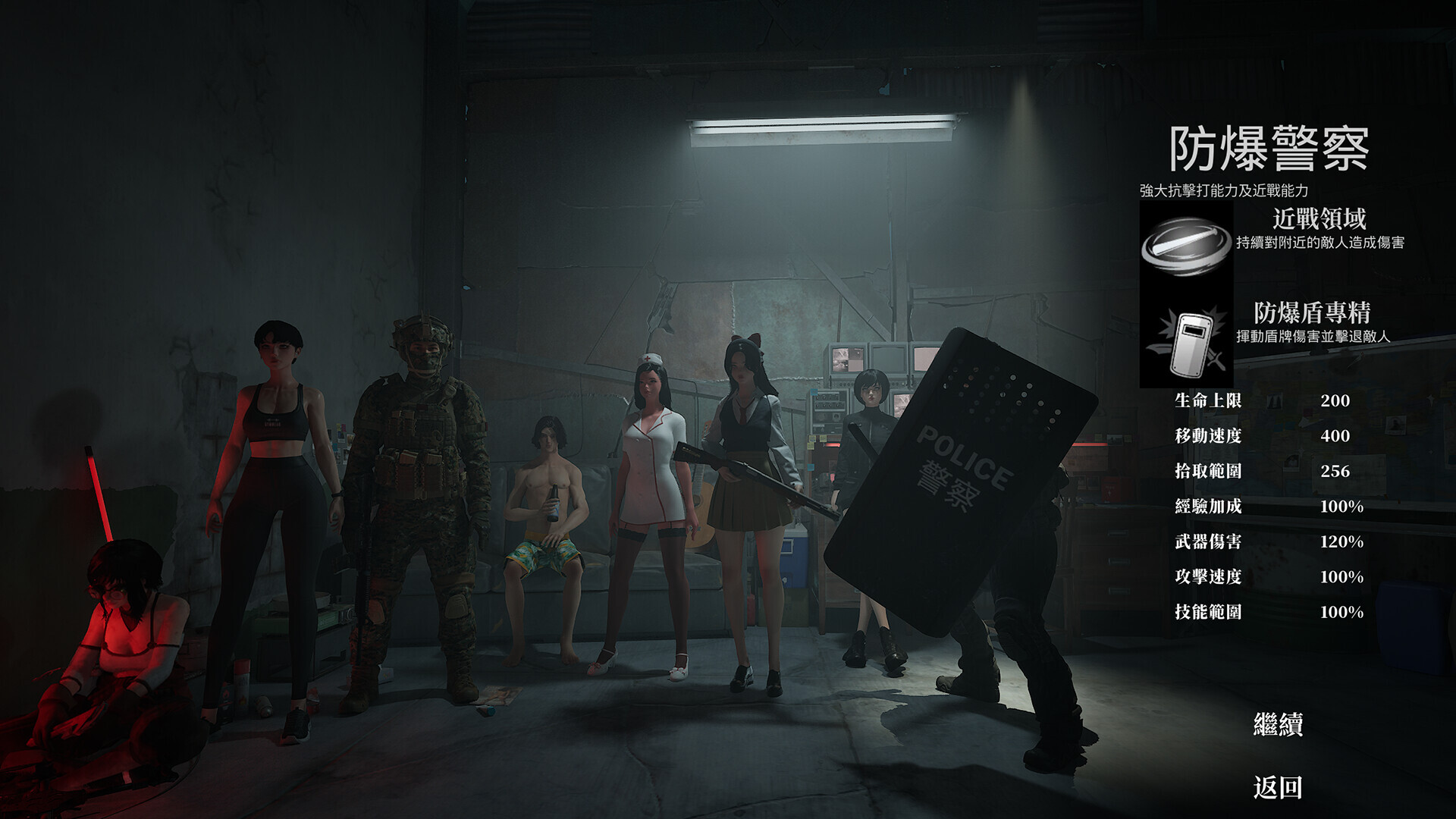Image resolution: width=1456 pixels, height=819 pixels.
Task: Choose the schoolgirl holding a shotgun
Action: pos(747,485)
